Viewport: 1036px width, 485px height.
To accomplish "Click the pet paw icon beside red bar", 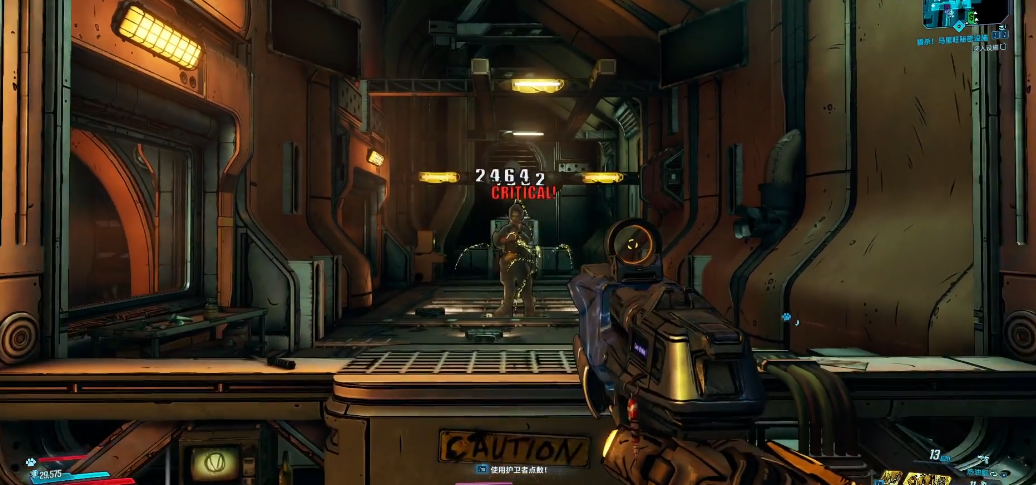I will (33, 460).
